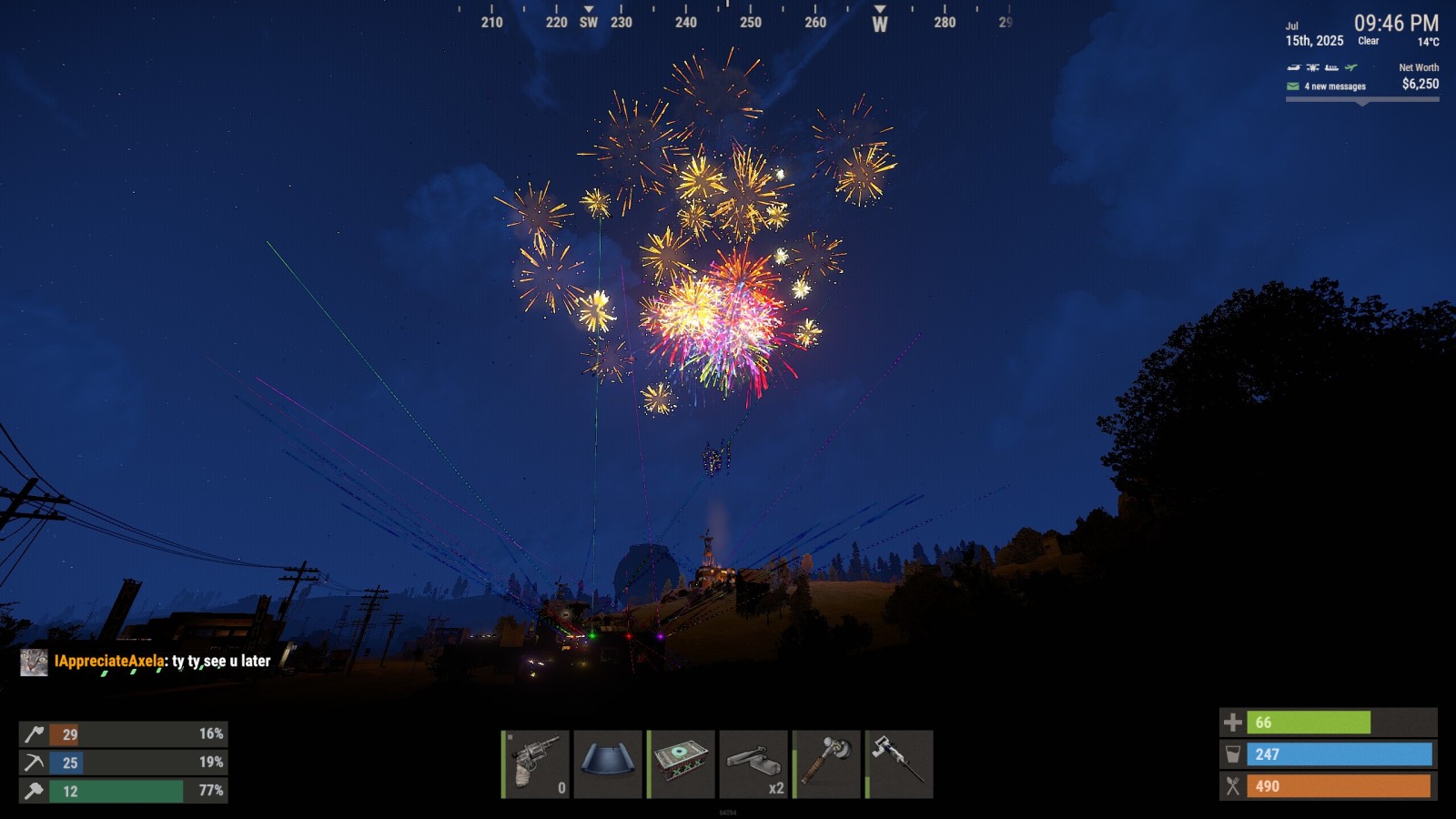
Task: Select the revolver hotbar slot
Action: point(536,764)
